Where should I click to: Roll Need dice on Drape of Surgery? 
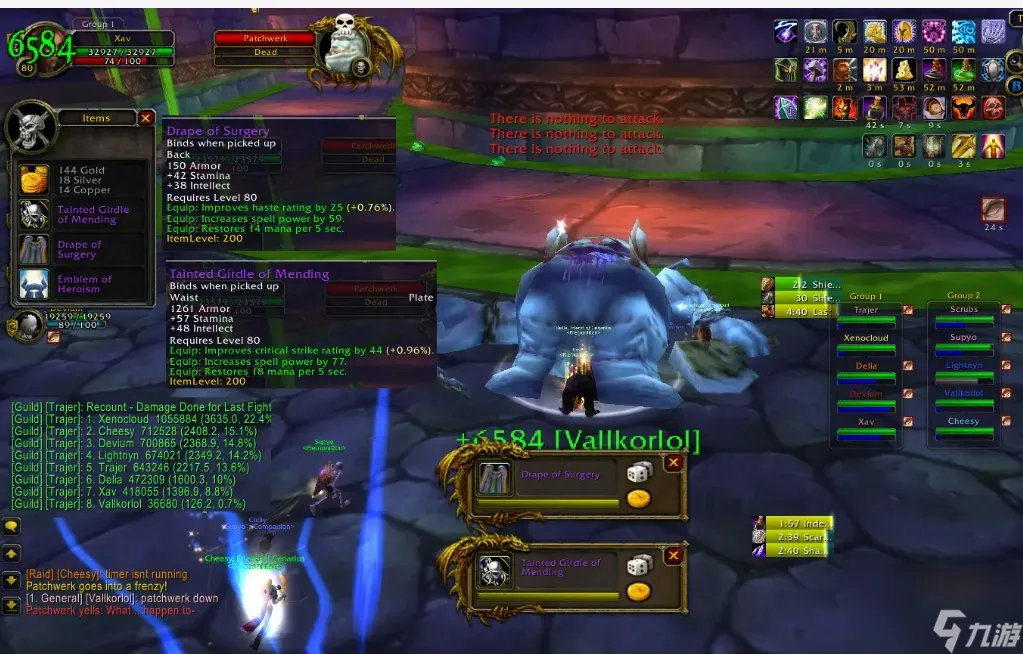(639, 474)
